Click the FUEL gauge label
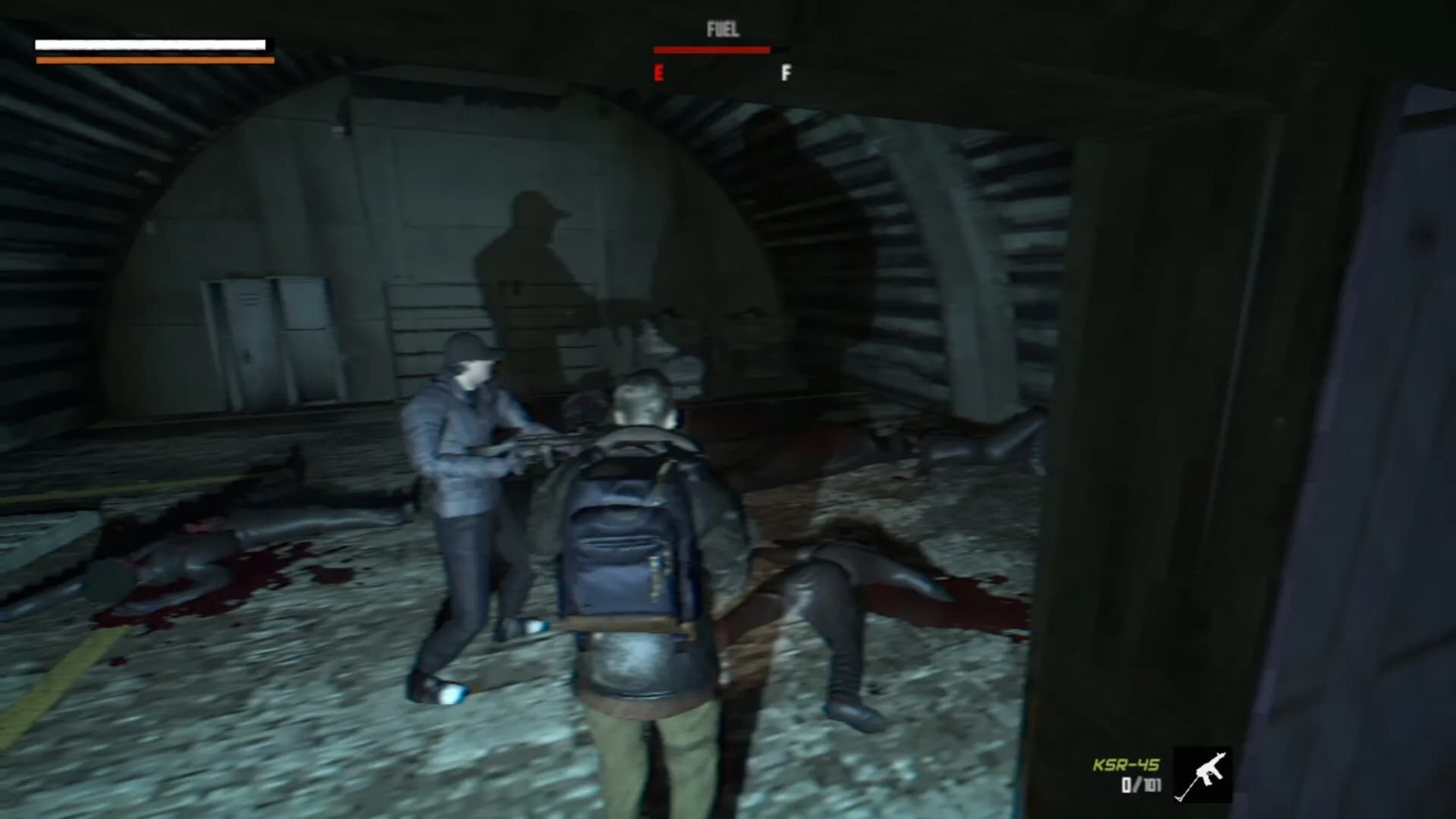Image resolution: width=1456 pixels, height=819 pixels. (x=722, y=29)
